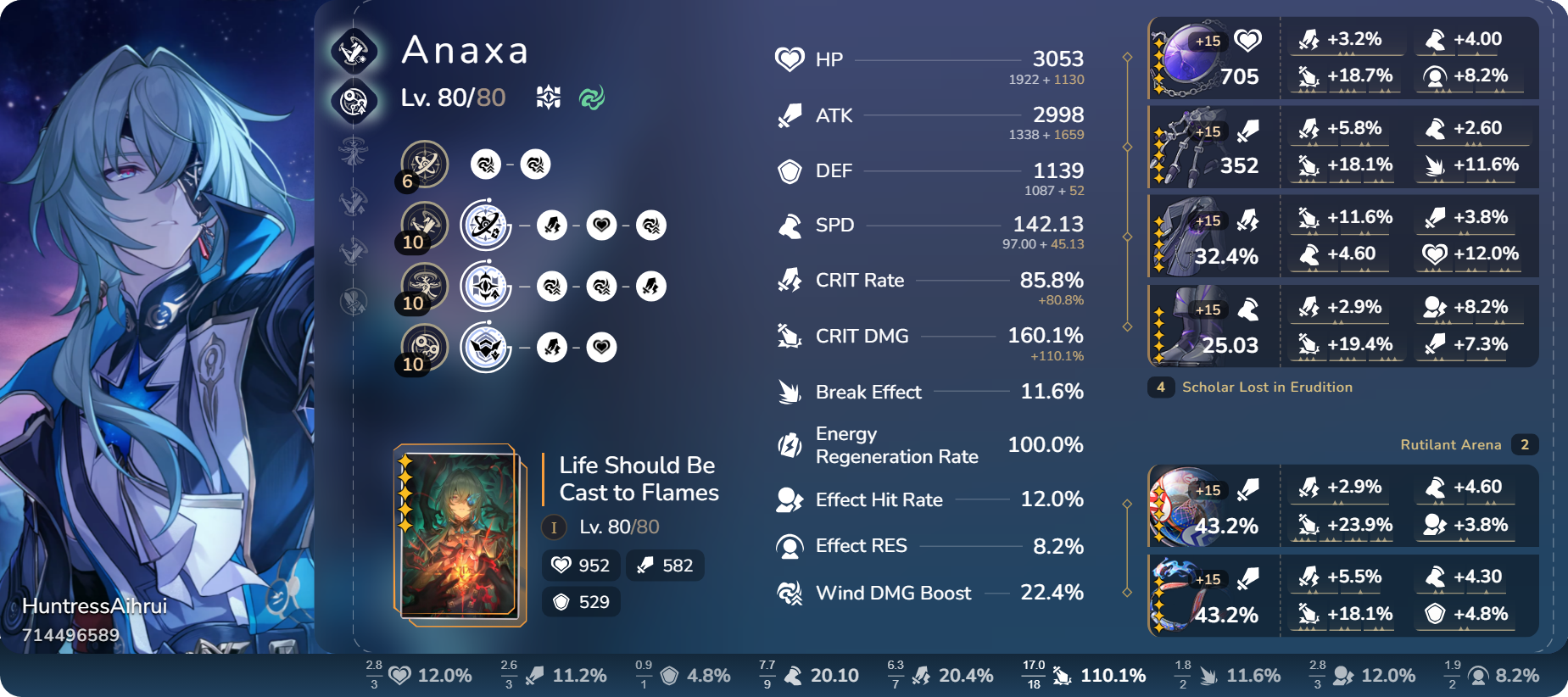Expand the diamond beside the 43.2% planar sphere
This screenshot has height=697, width=1568.
point(1127,505)
